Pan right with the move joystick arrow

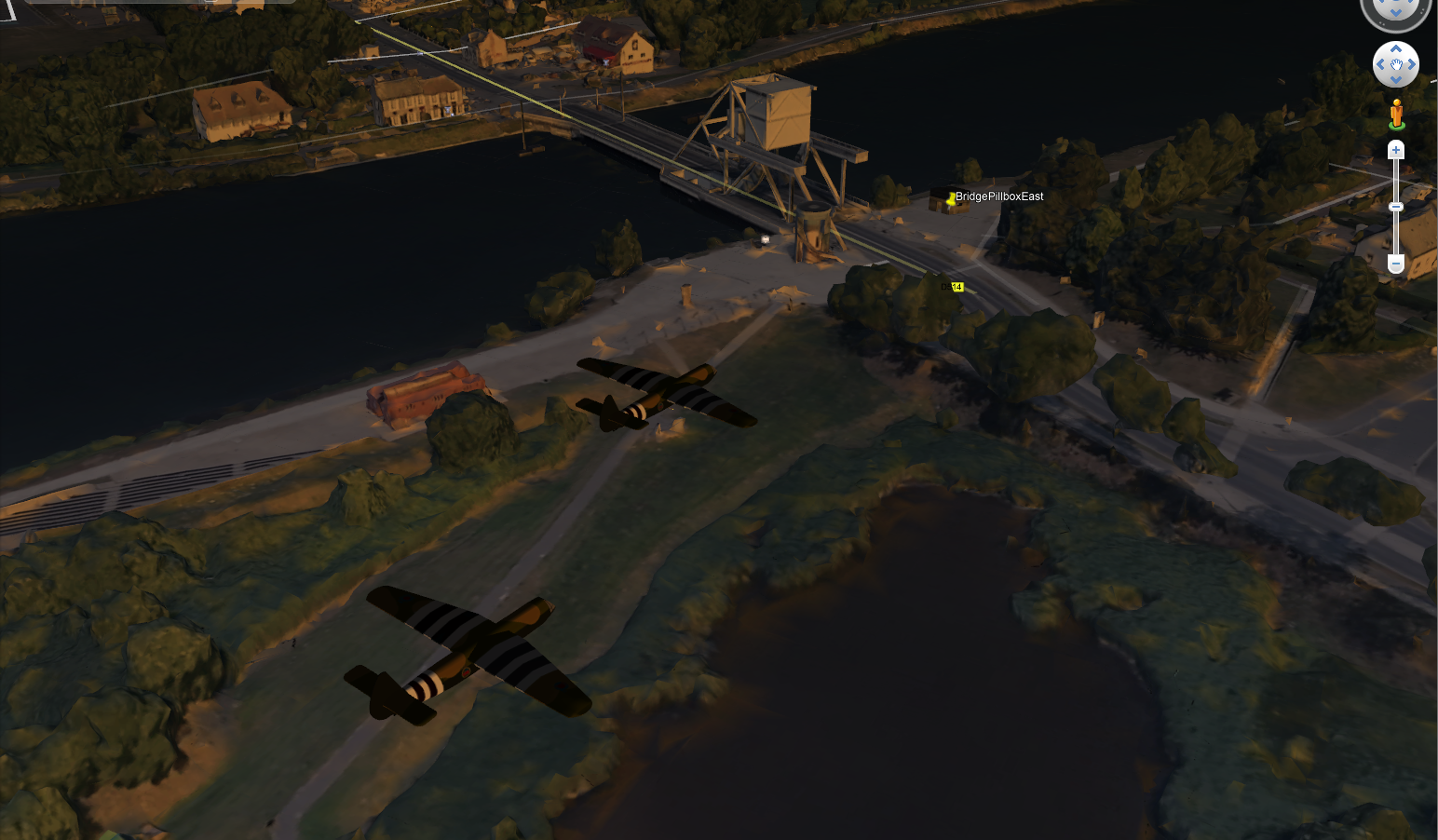pos(1411,64)
